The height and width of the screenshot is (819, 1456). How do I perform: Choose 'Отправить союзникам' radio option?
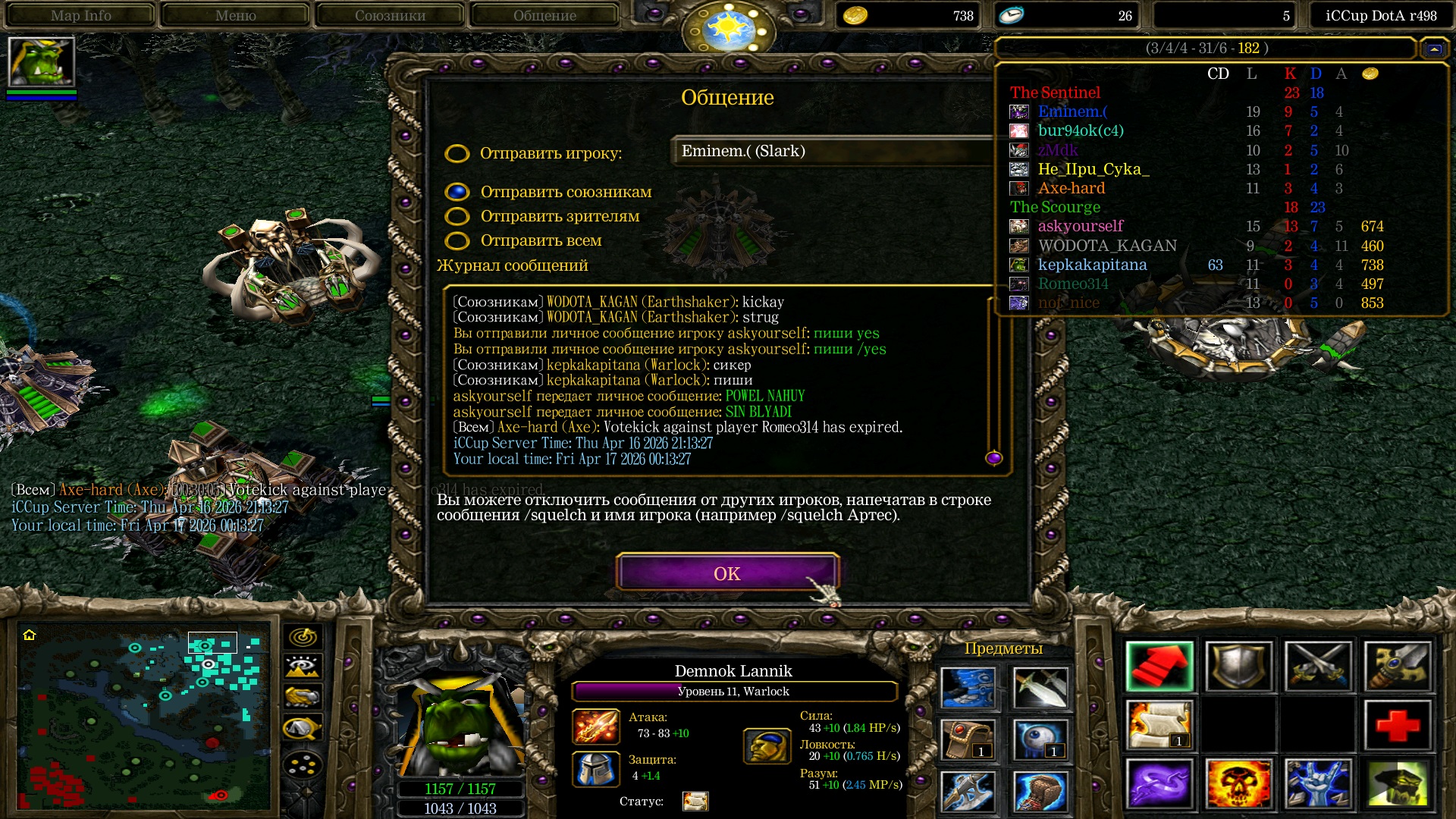(x=457, y=192)
